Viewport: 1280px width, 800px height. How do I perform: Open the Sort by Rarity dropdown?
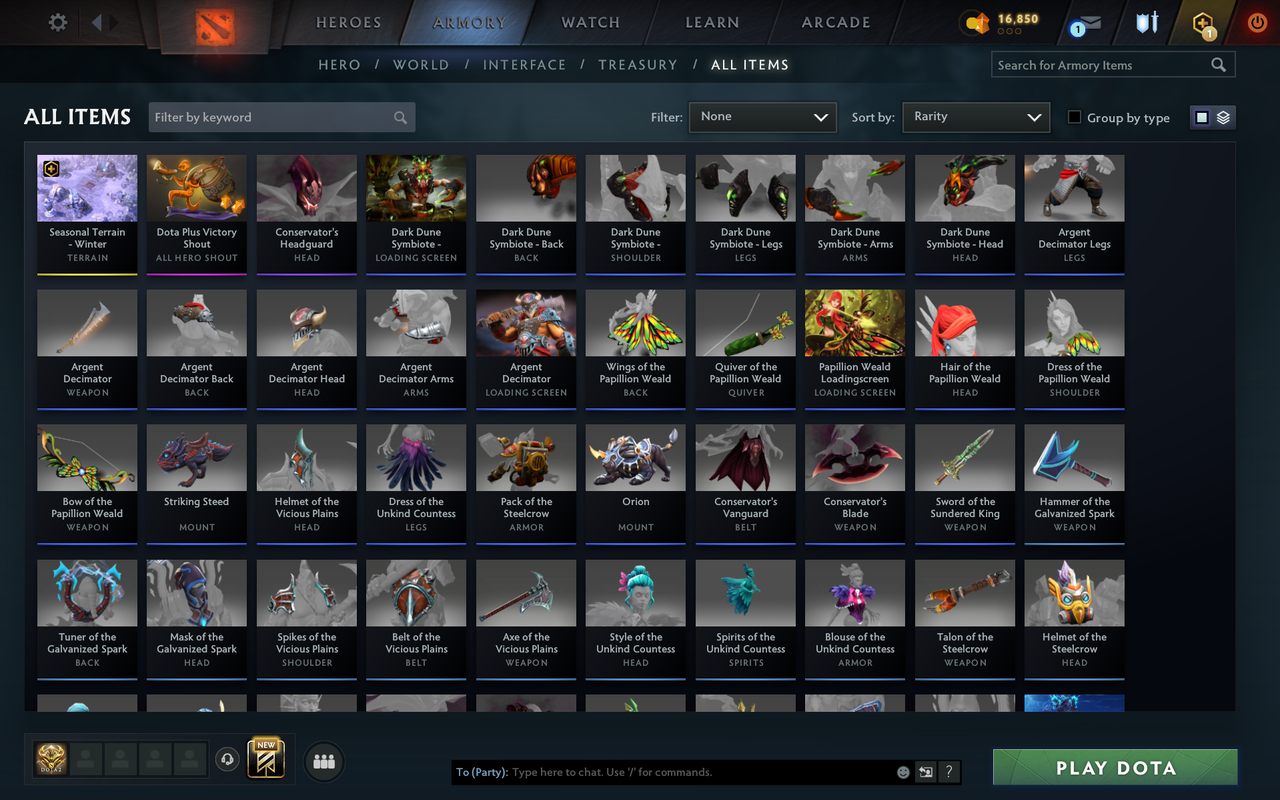coord(975,117)
